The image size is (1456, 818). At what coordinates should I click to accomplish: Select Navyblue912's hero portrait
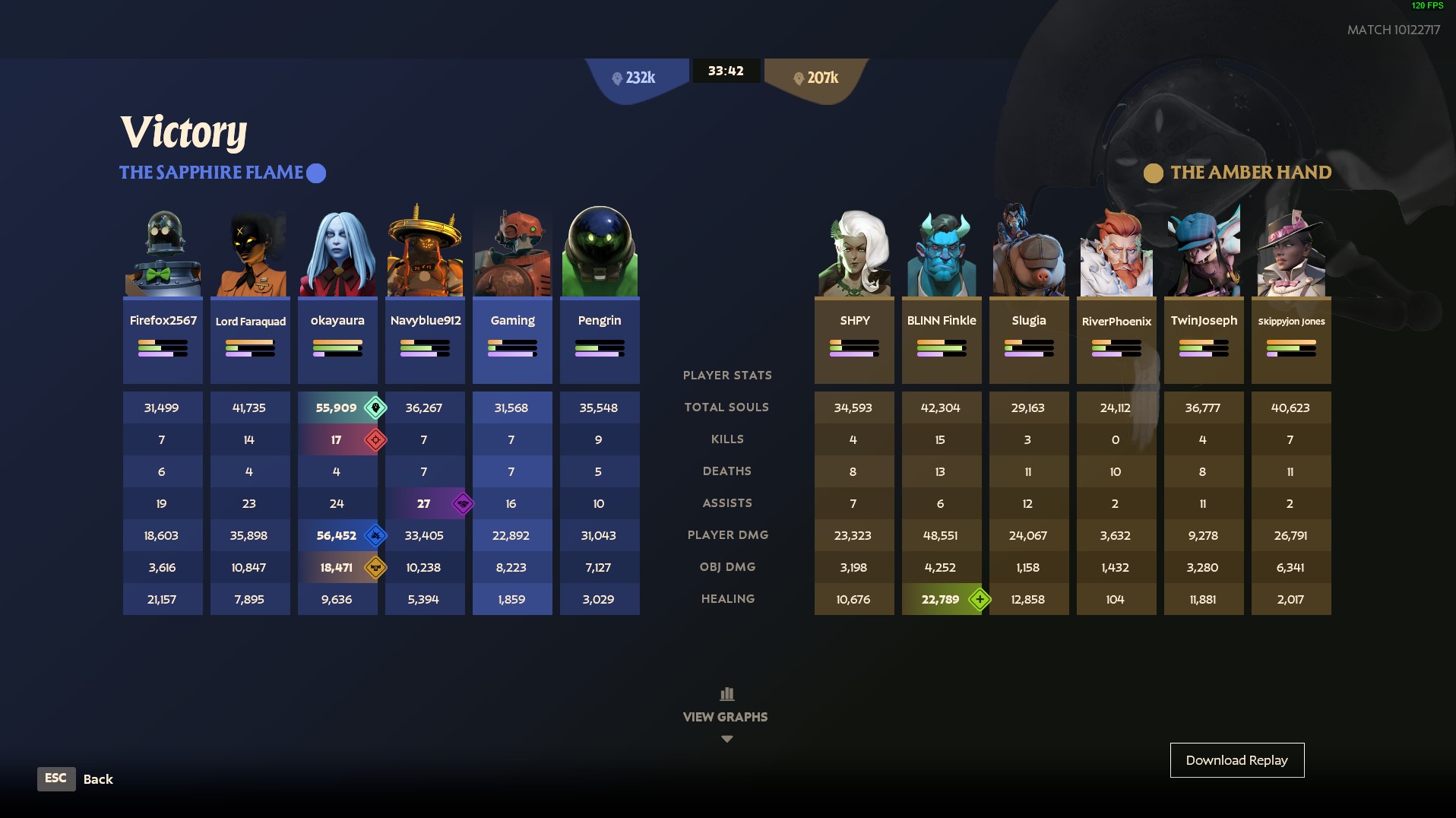[425, 254]
